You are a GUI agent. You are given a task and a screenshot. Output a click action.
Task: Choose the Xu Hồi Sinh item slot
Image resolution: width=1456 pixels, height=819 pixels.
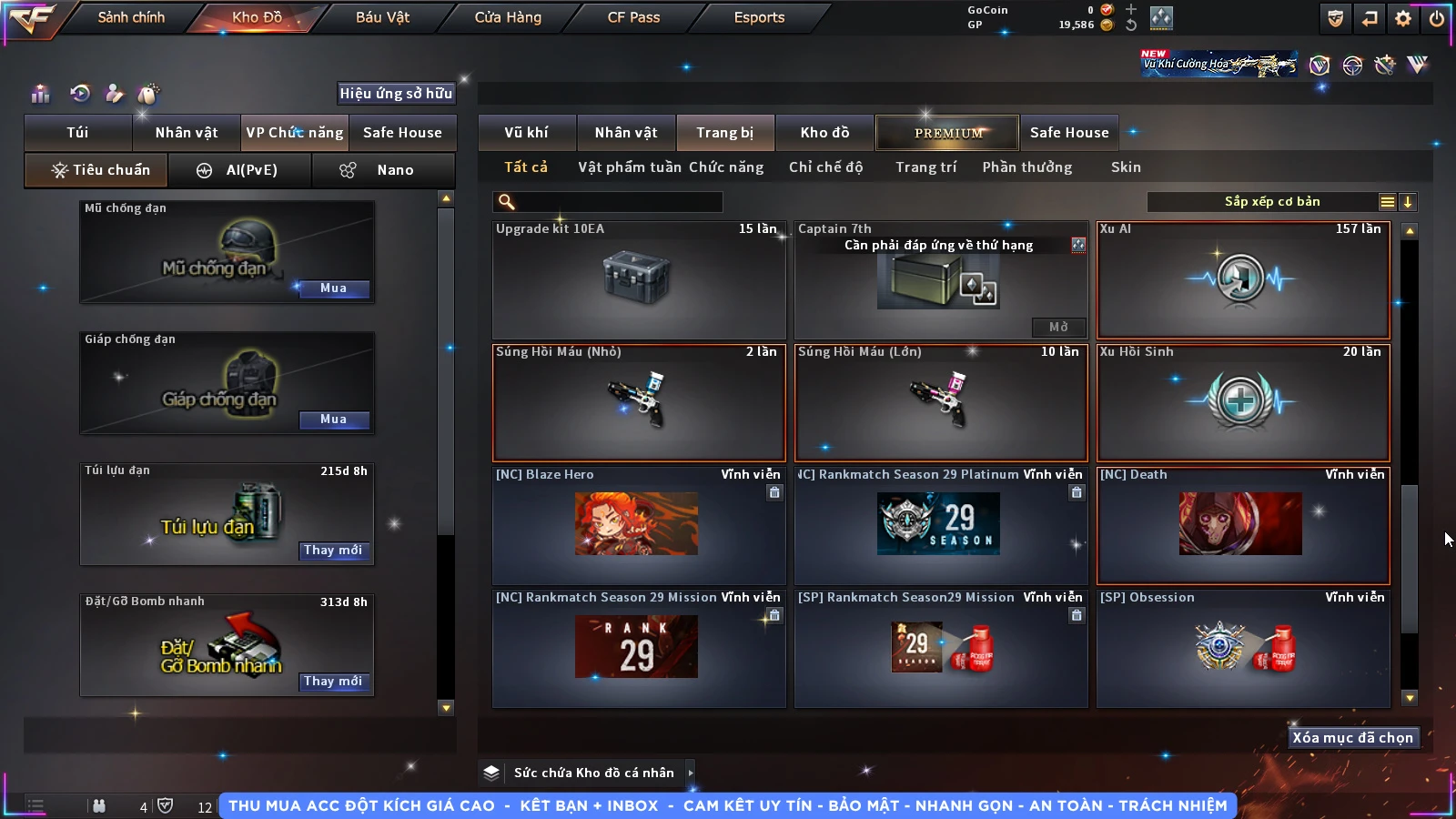click(1243, 402)
